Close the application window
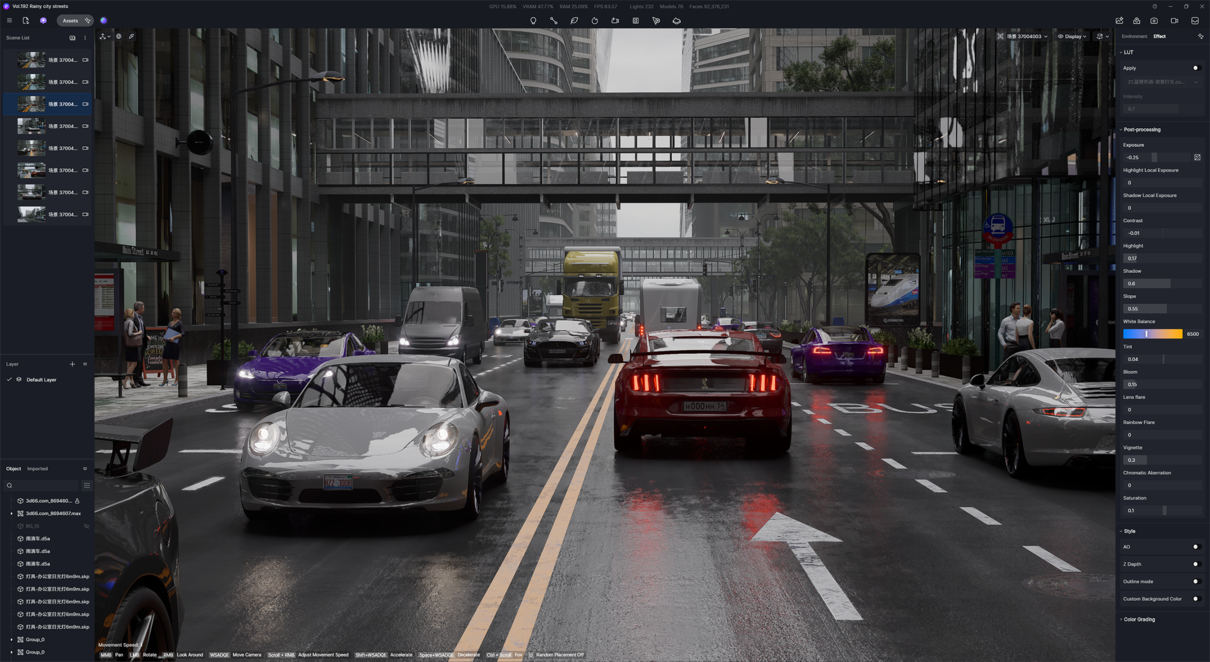Viewport: 1210px width, 662px height. pyautogui.click(x=1201, y=6)
